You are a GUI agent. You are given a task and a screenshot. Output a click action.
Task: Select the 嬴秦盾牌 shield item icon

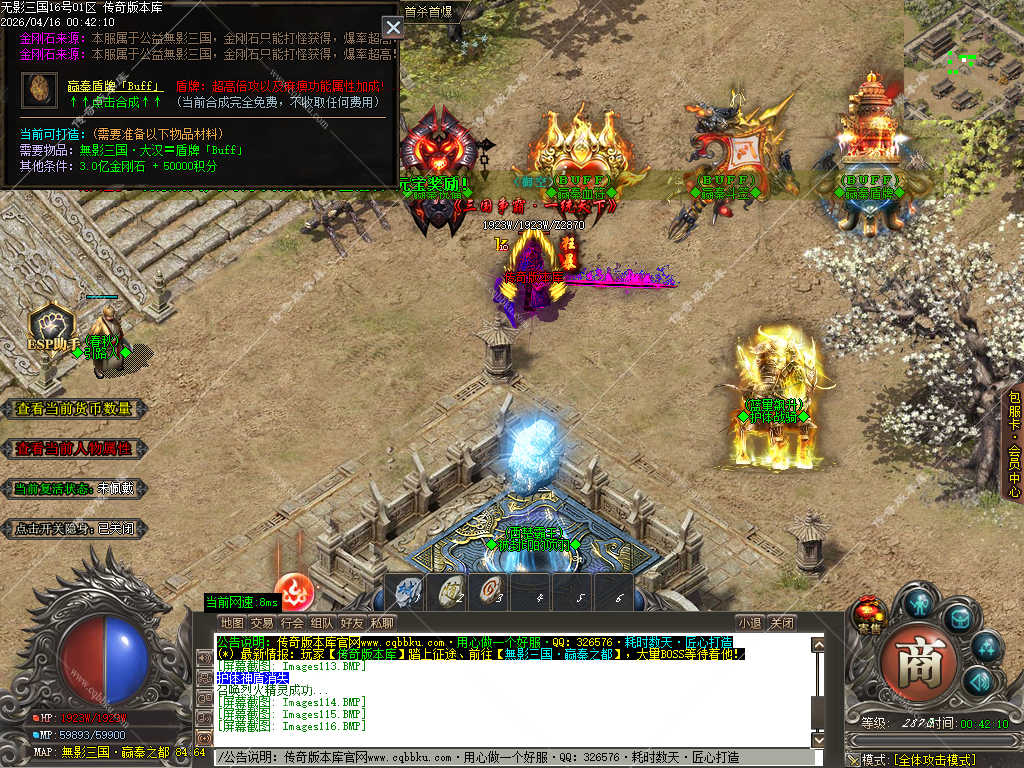(40, 89)
